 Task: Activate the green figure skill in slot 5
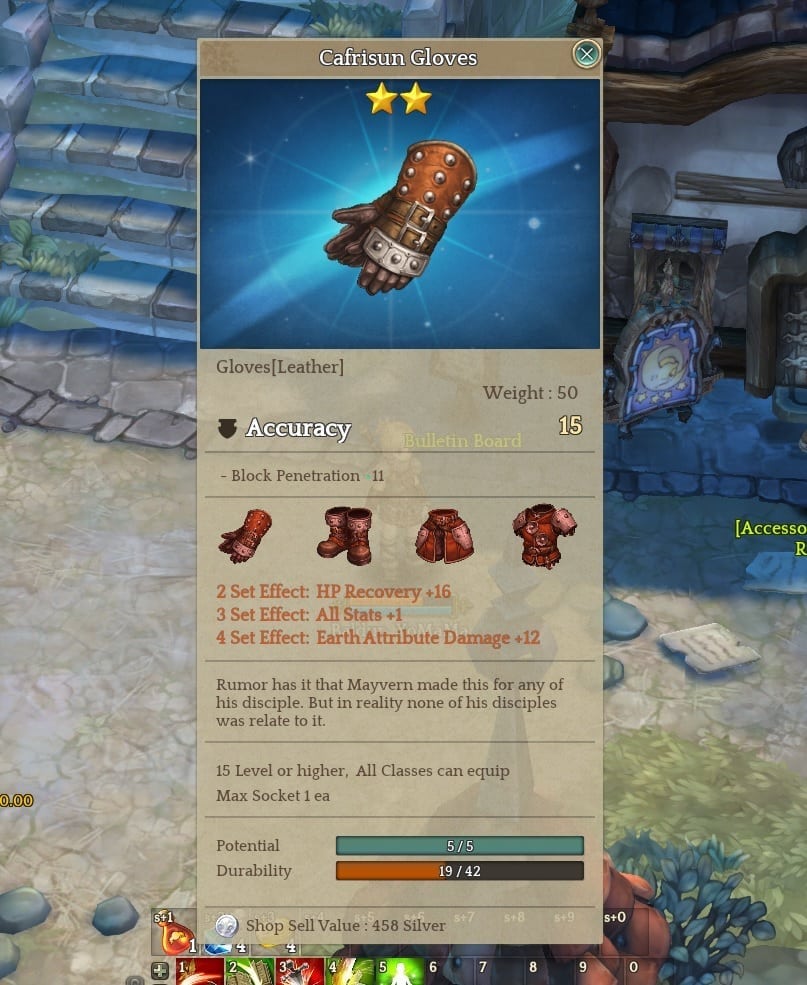[399, 970]
